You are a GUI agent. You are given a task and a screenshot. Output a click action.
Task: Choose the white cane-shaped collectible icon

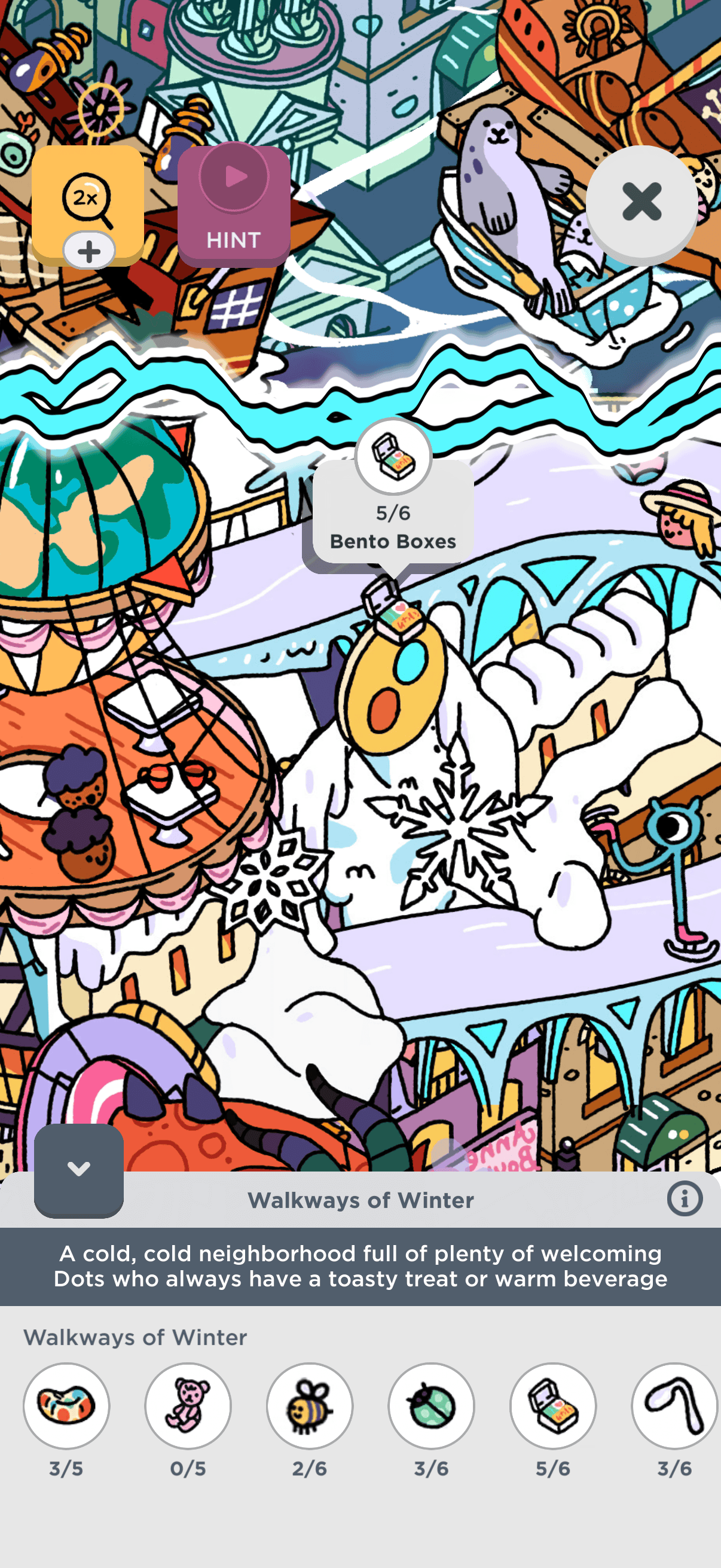coord(675,1405)
